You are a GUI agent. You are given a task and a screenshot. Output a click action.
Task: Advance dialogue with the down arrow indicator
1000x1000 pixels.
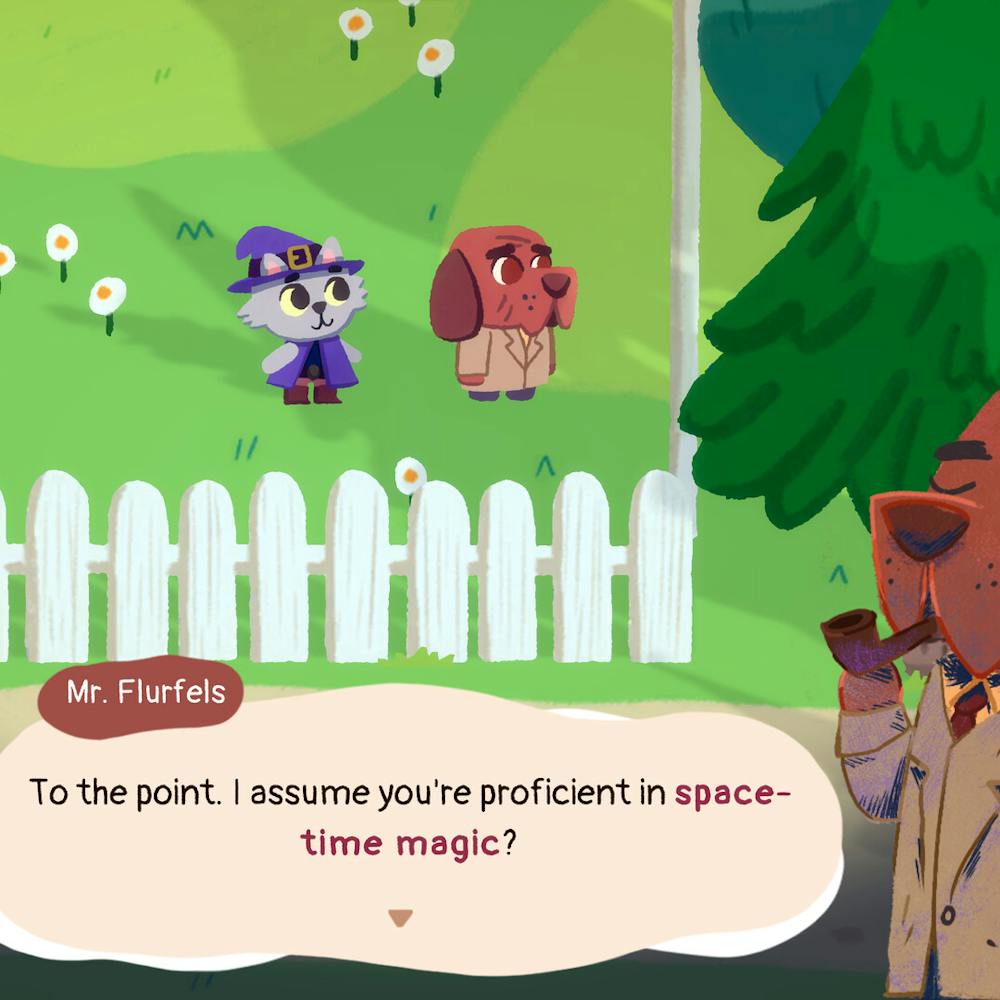click(x=400, y=917)
